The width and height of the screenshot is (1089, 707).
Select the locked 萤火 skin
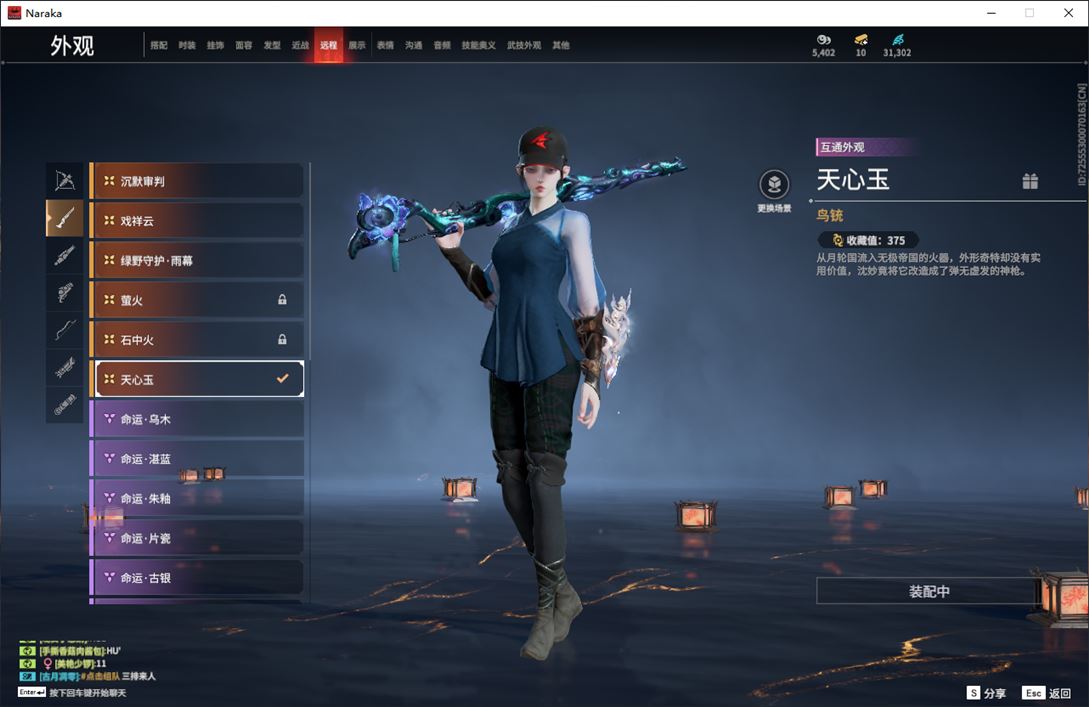click(197, 300)
